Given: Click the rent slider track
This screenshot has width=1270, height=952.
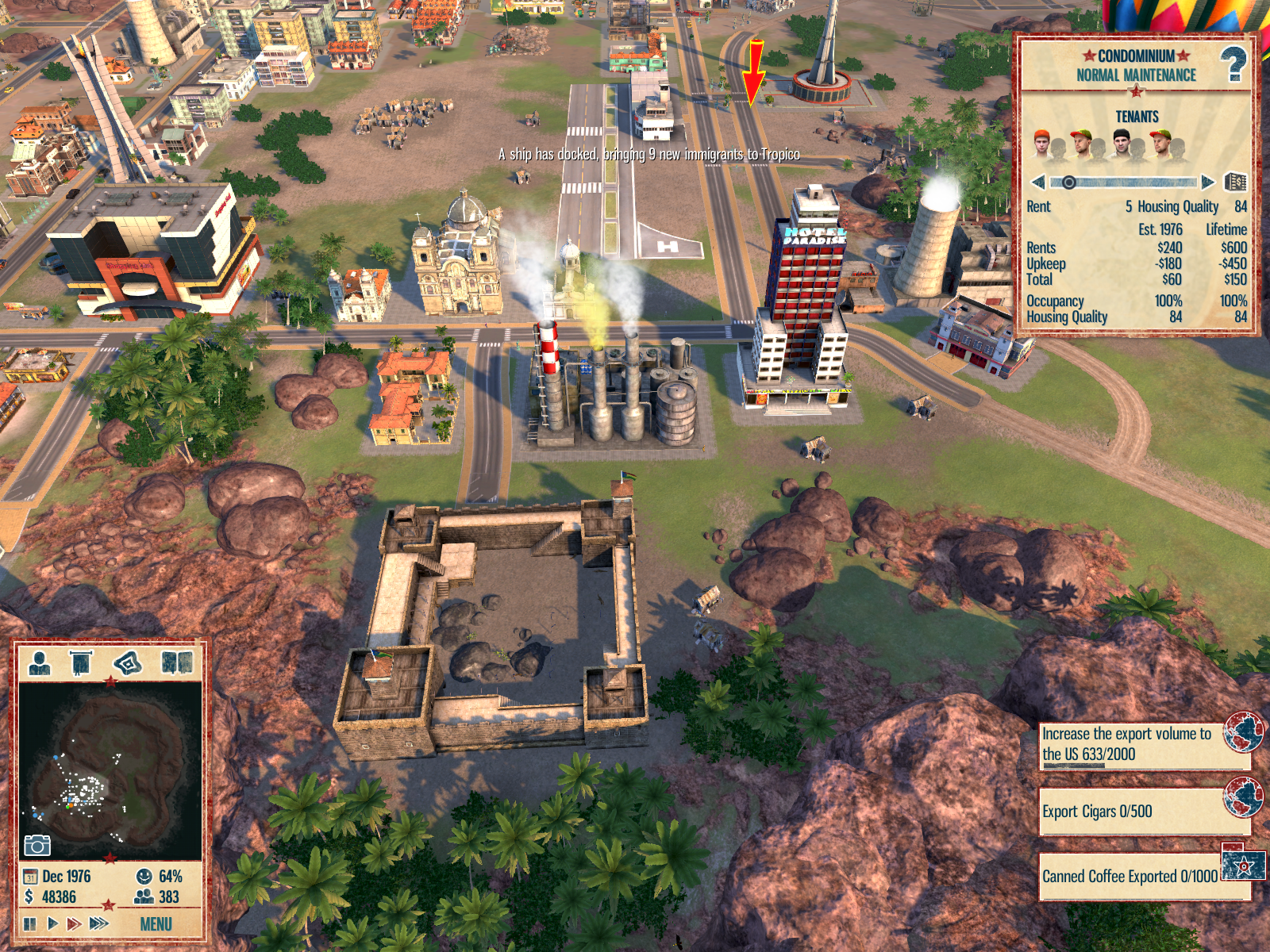Looking at the screenshot, I should click(x=1135, y=182).
